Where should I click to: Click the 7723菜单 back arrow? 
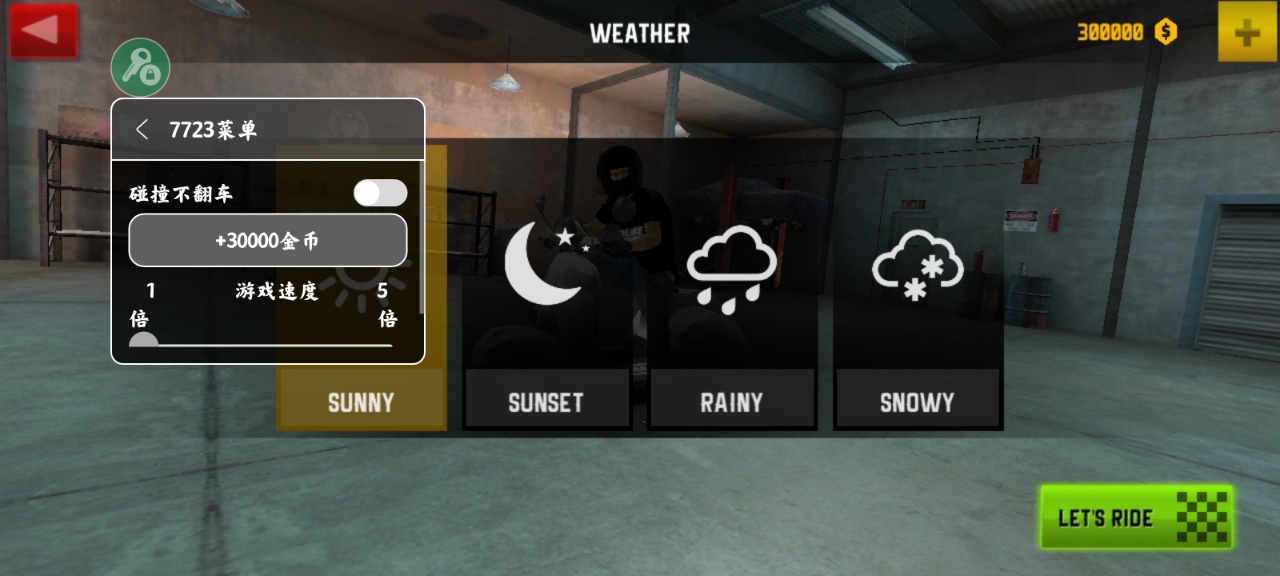click(143, 129)
